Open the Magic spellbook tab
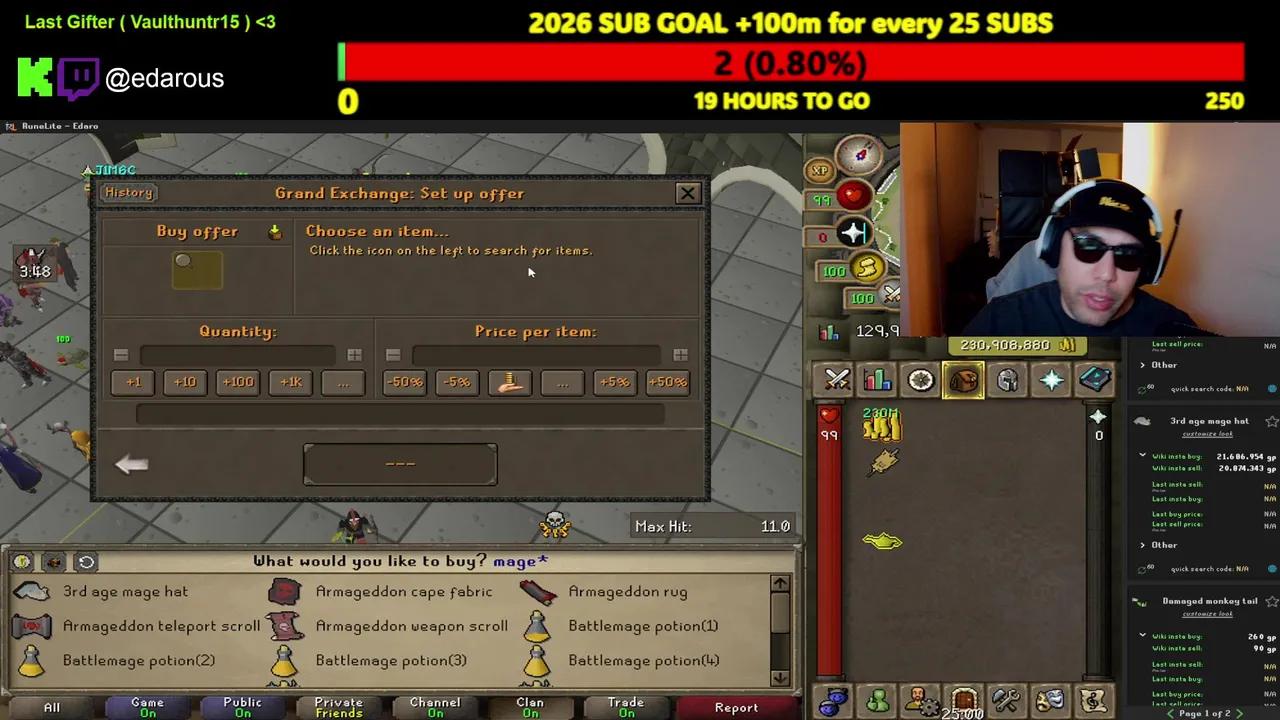 1095,380
